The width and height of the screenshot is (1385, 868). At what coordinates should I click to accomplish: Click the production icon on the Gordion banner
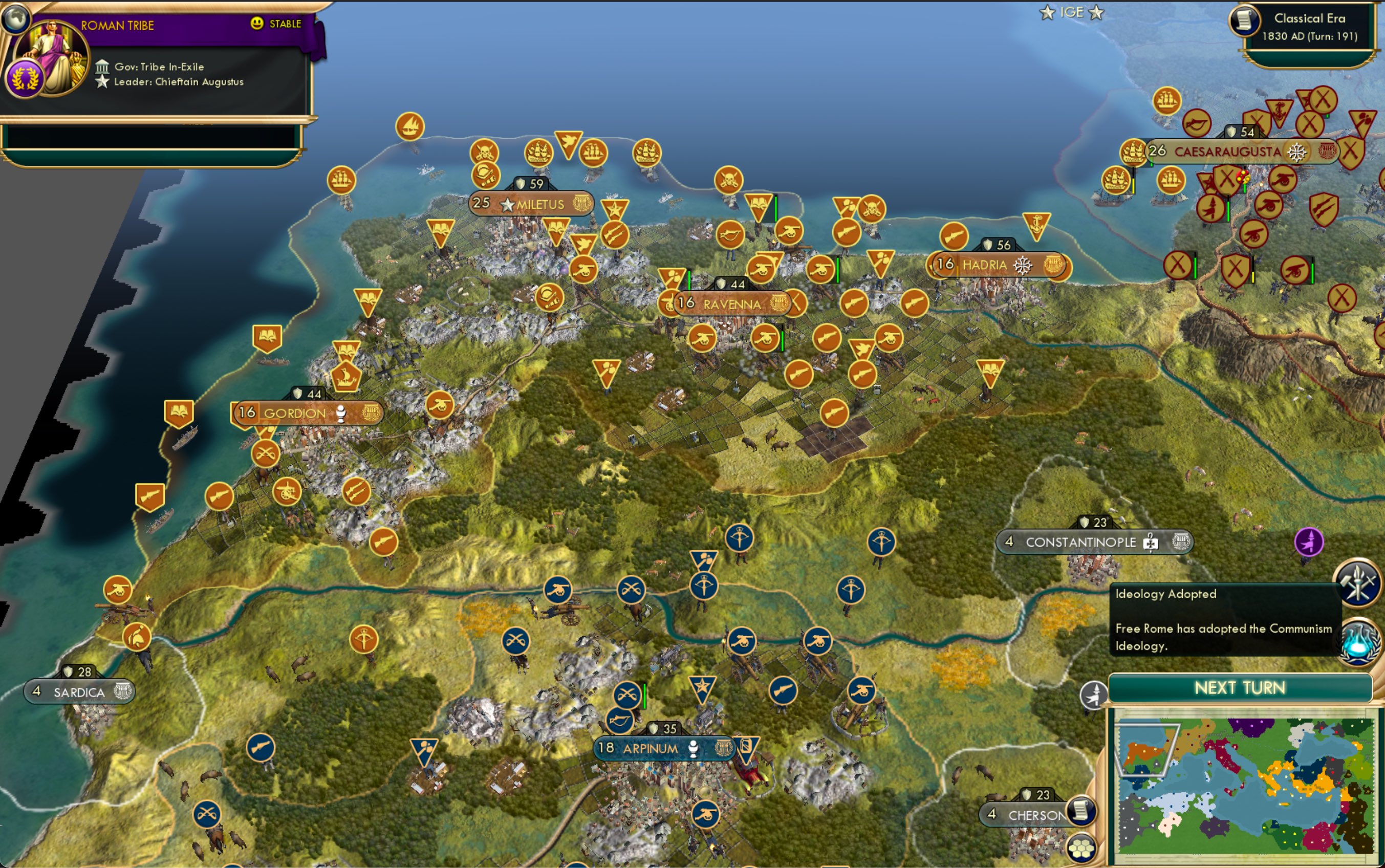coord(342,414)
